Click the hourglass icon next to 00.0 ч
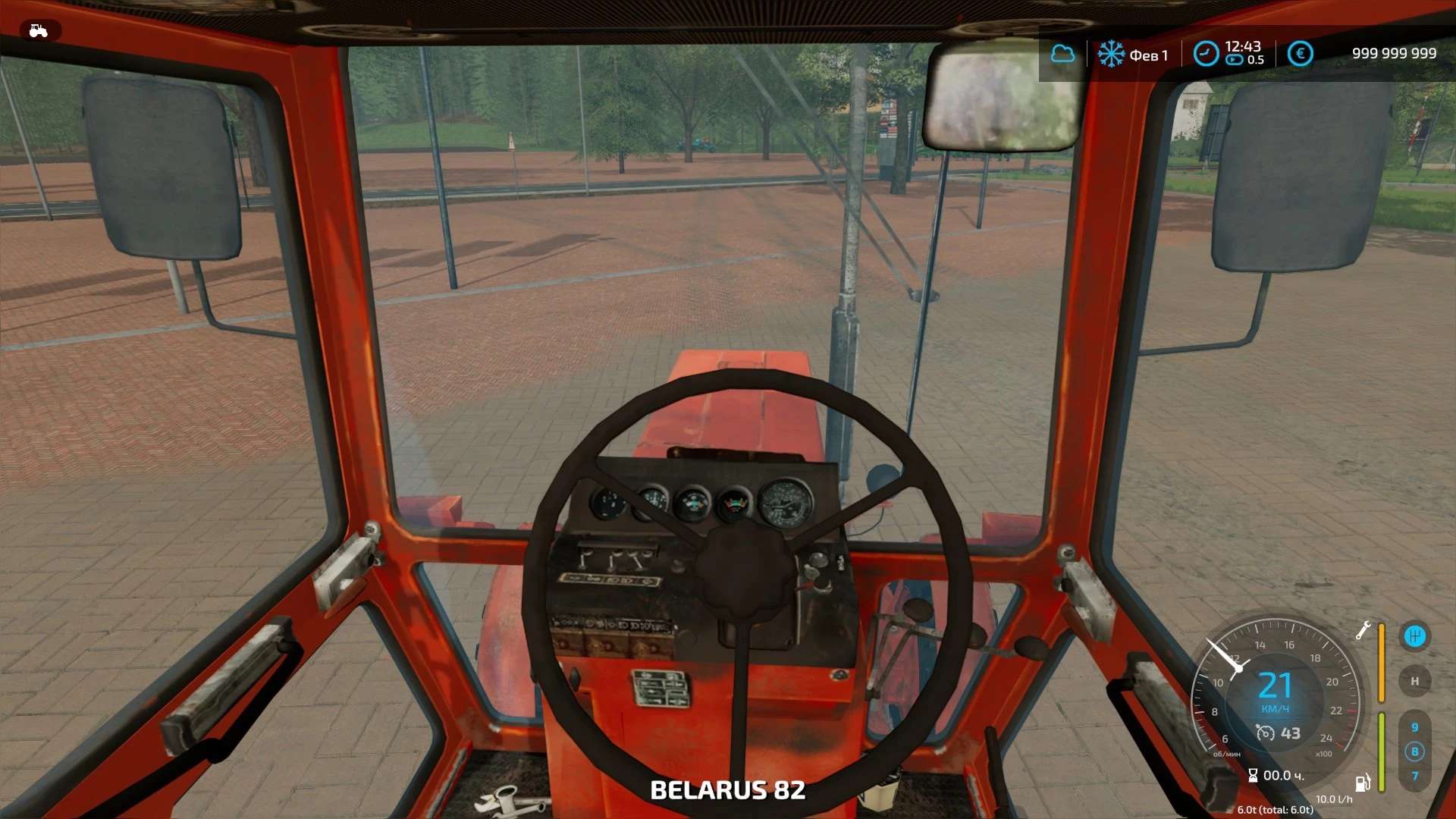Image resolution: width=1456 pixels, height=819 pixels. (x=1254, y=775)
